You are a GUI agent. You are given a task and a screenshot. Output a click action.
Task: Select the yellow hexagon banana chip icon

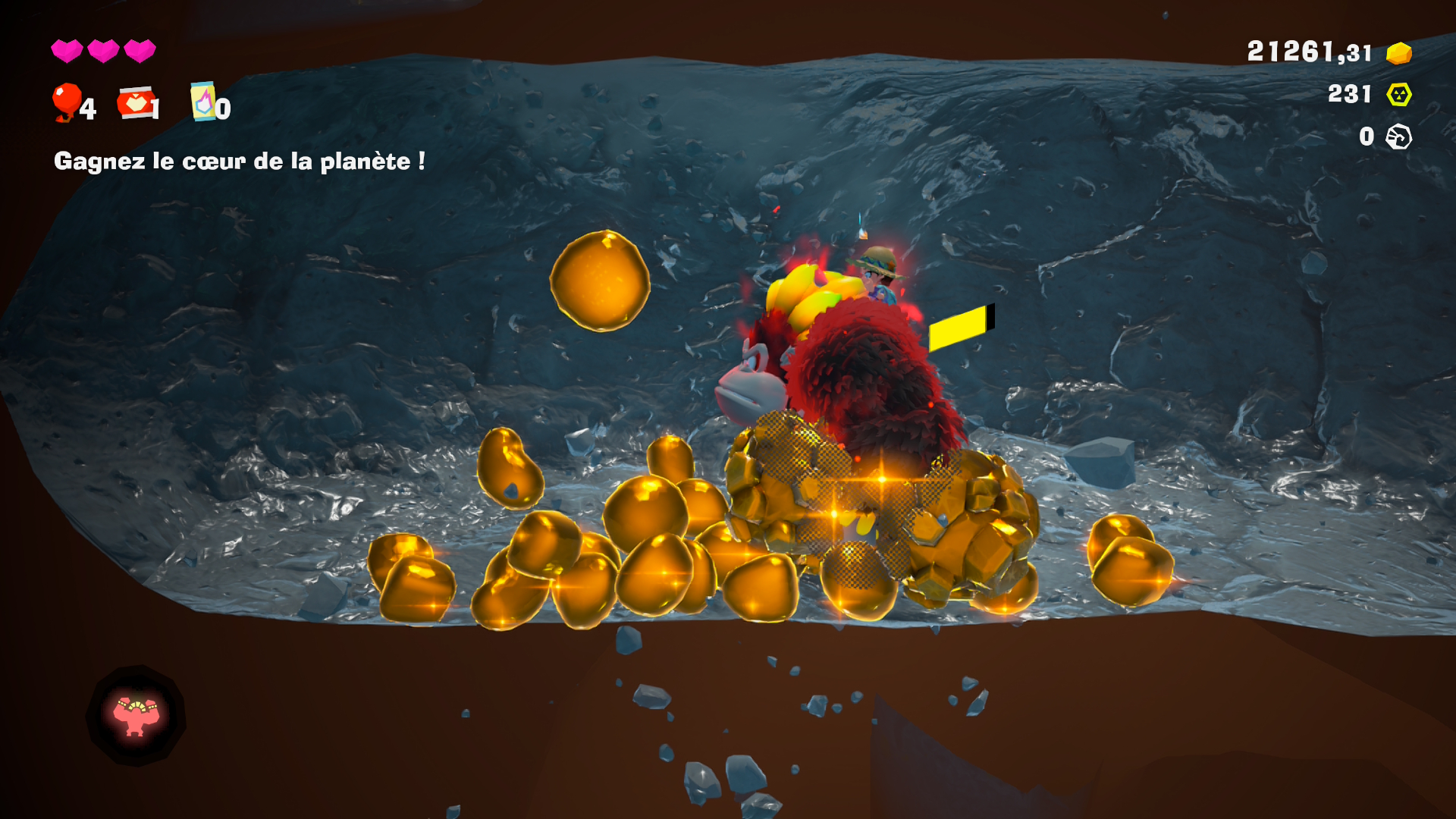1398,95
